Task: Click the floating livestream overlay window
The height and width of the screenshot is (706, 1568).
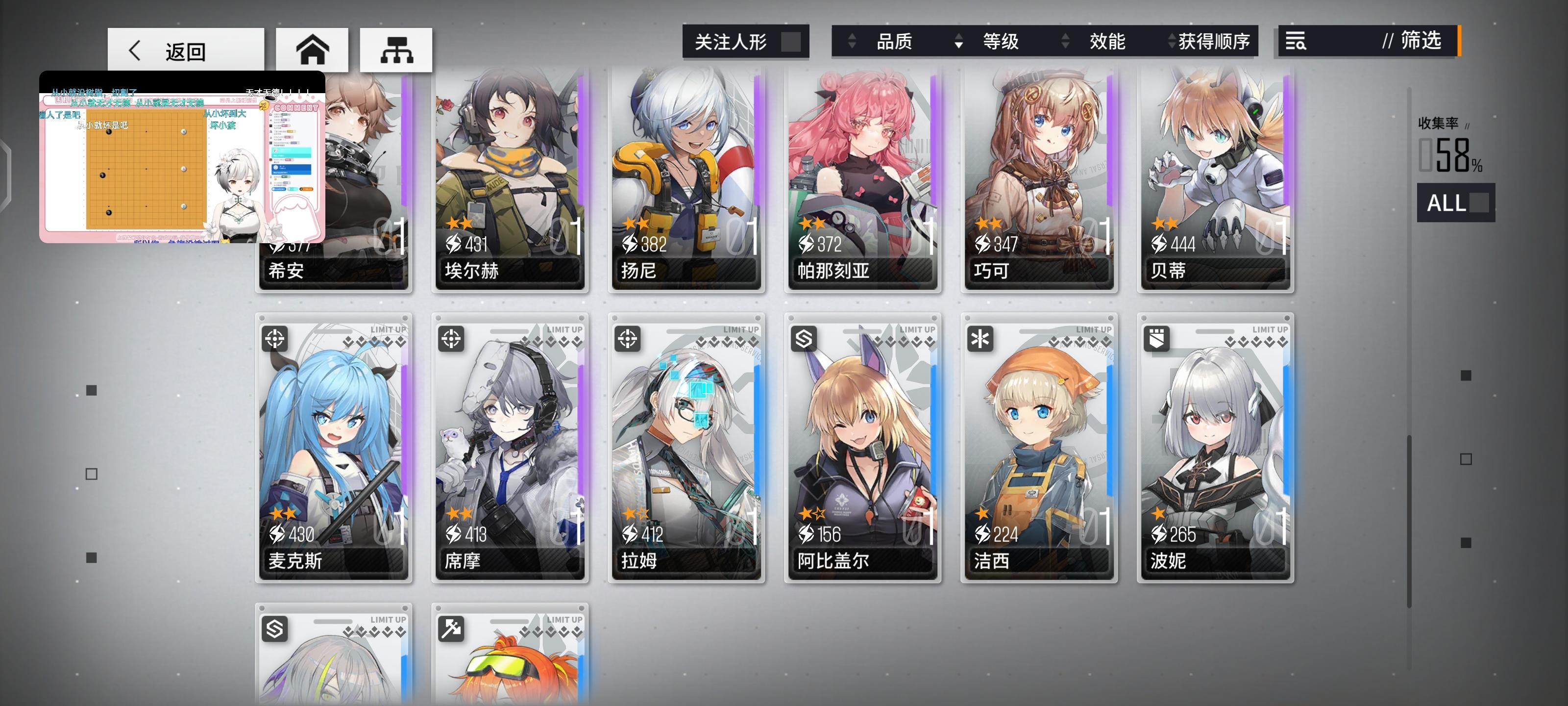Action: point(183,161)
